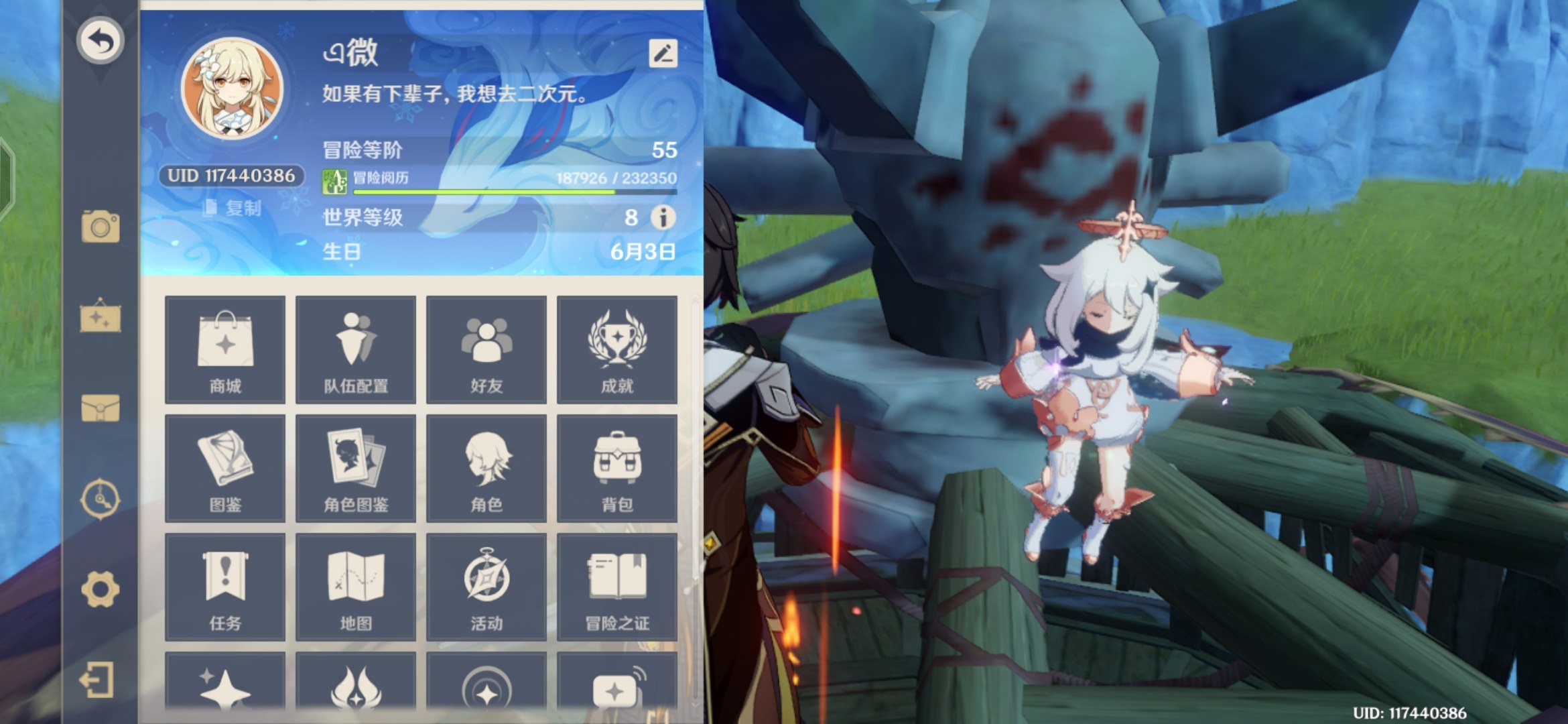The width and height of the screenshot is (1568, 724).
Task: Open 冒险之证 adventurer handbook
Action: coord(617,587)
